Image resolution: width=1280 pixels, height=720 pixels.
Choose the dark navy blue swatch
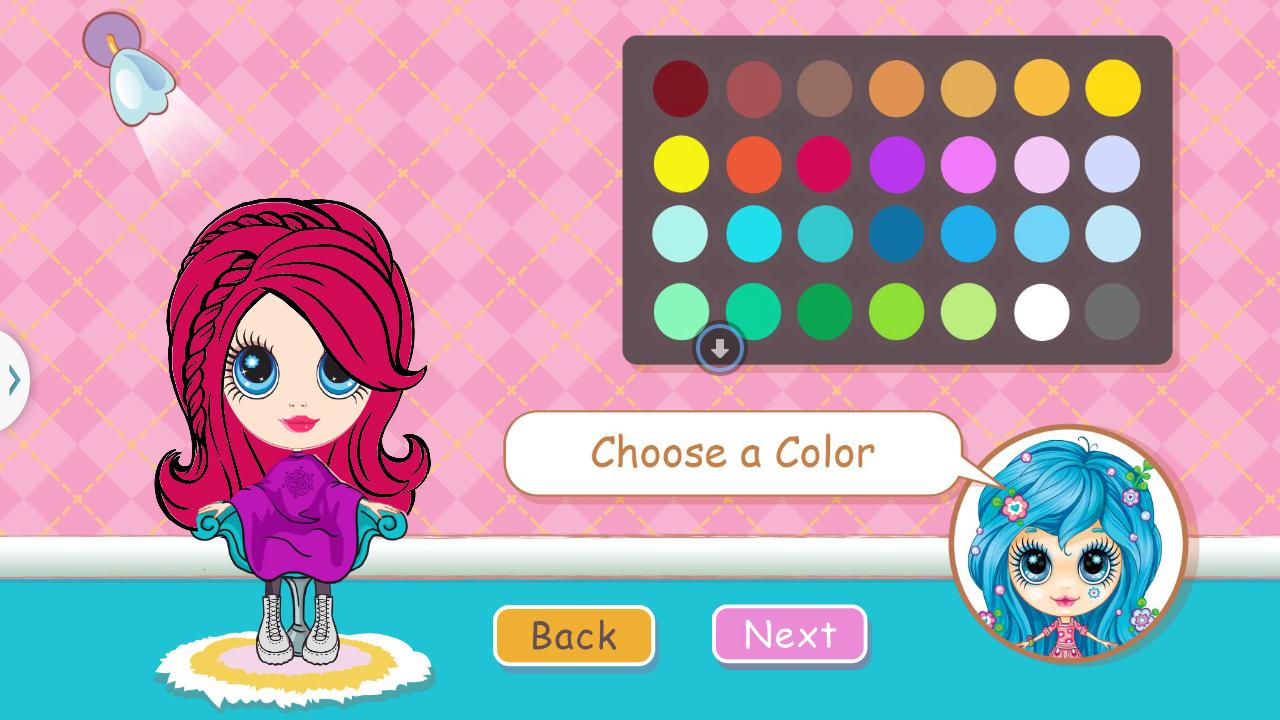coord(897,235)
